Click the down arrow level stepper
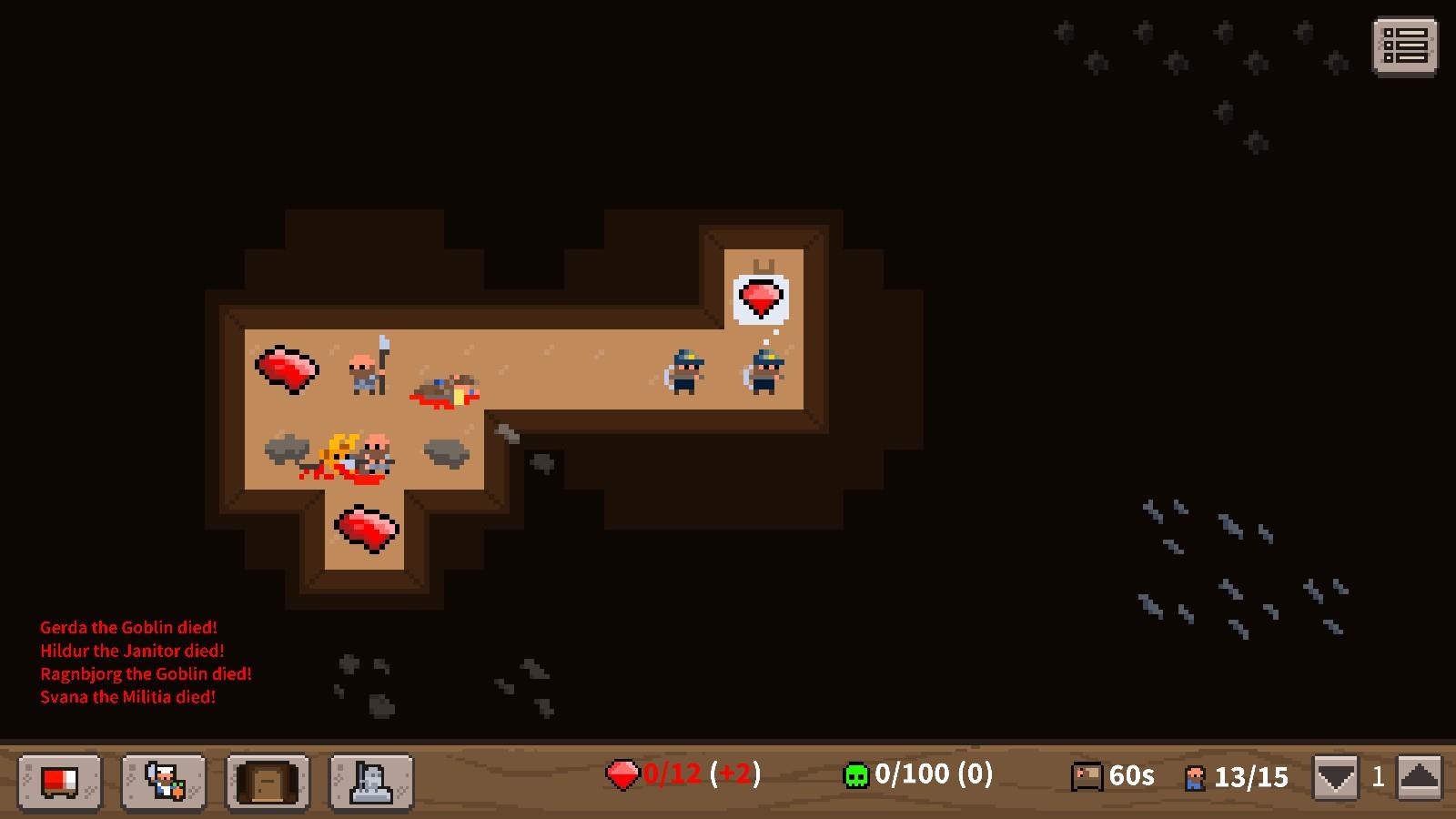Viewport: 1456px width, 819px height. [1336, 778]
